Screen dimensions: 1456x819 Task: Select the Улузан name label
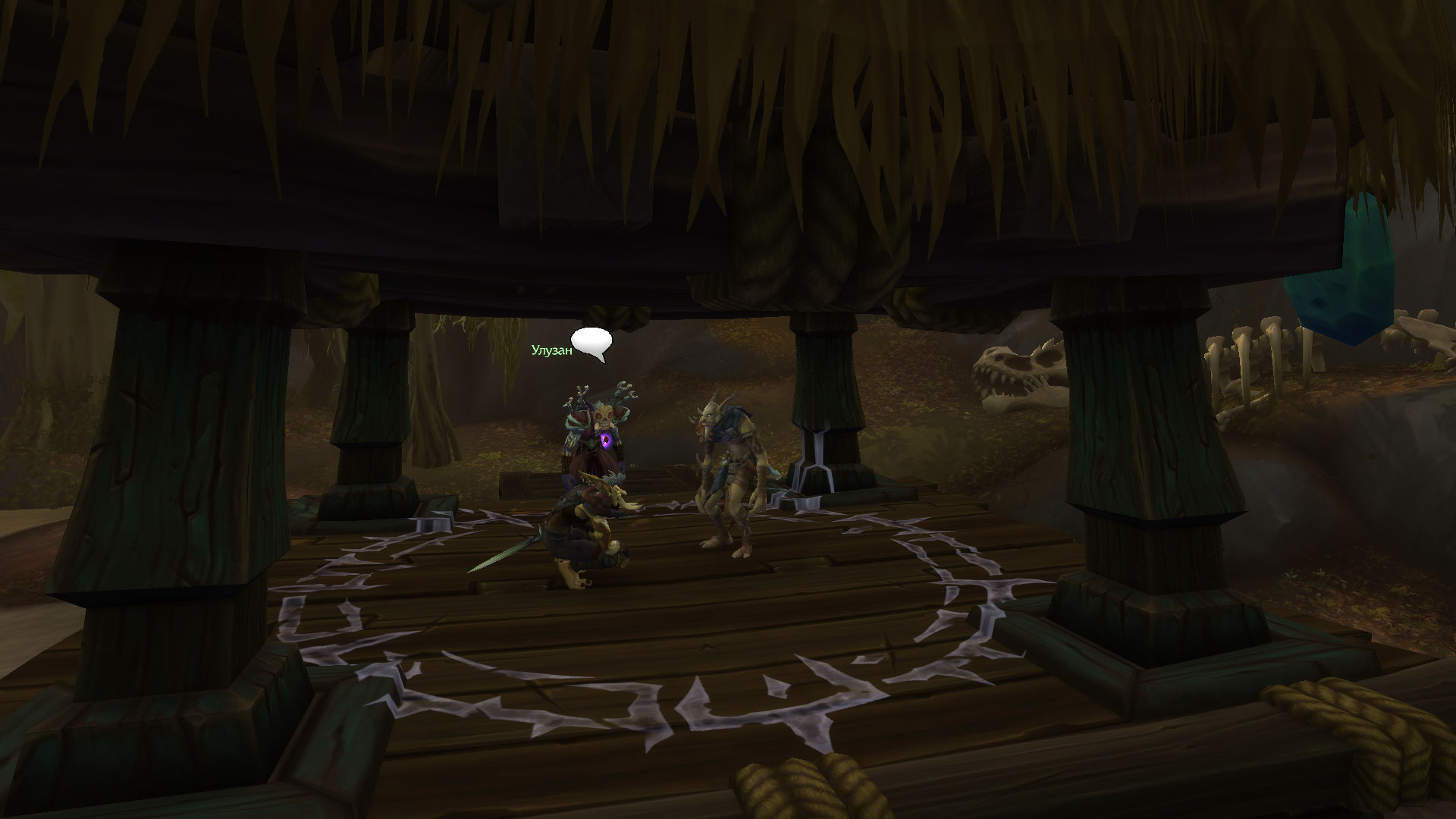click(x=551, y=350)
